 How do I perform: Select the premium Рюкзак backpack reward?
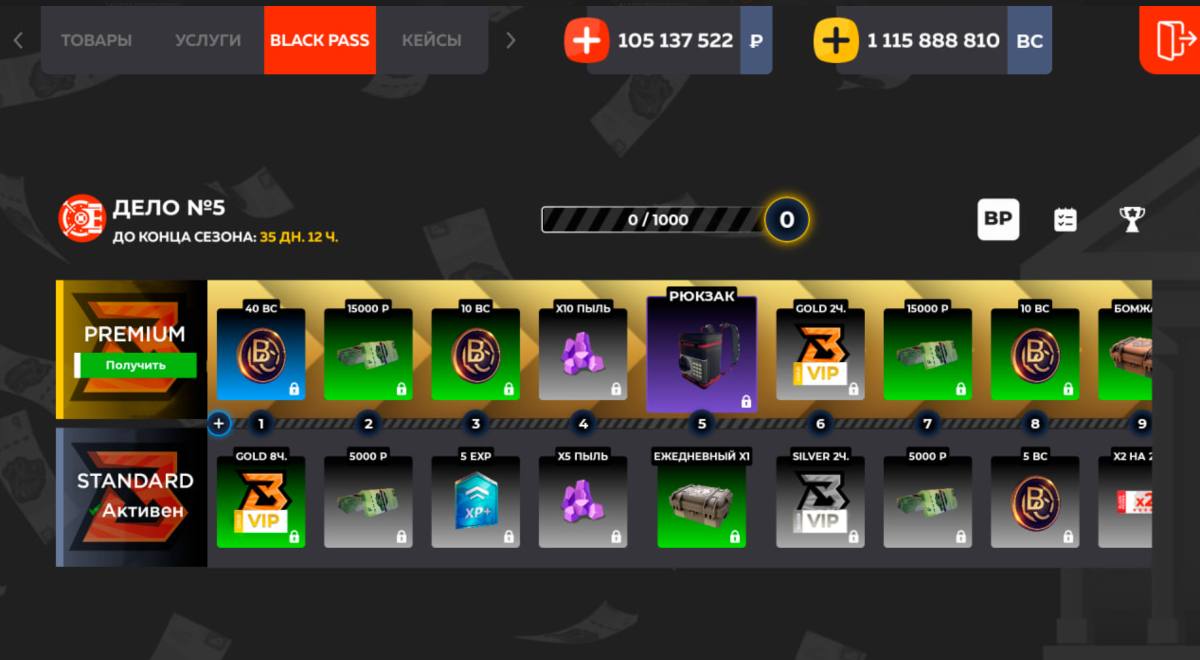[701, 355]
